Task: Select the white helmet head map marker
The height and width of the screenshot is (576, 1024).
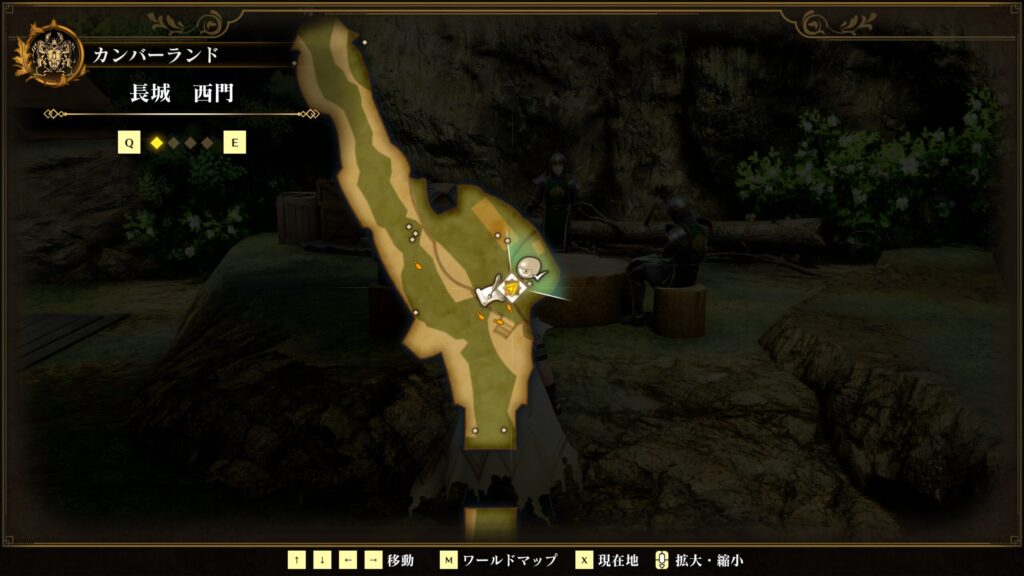Action: point(530,267)
